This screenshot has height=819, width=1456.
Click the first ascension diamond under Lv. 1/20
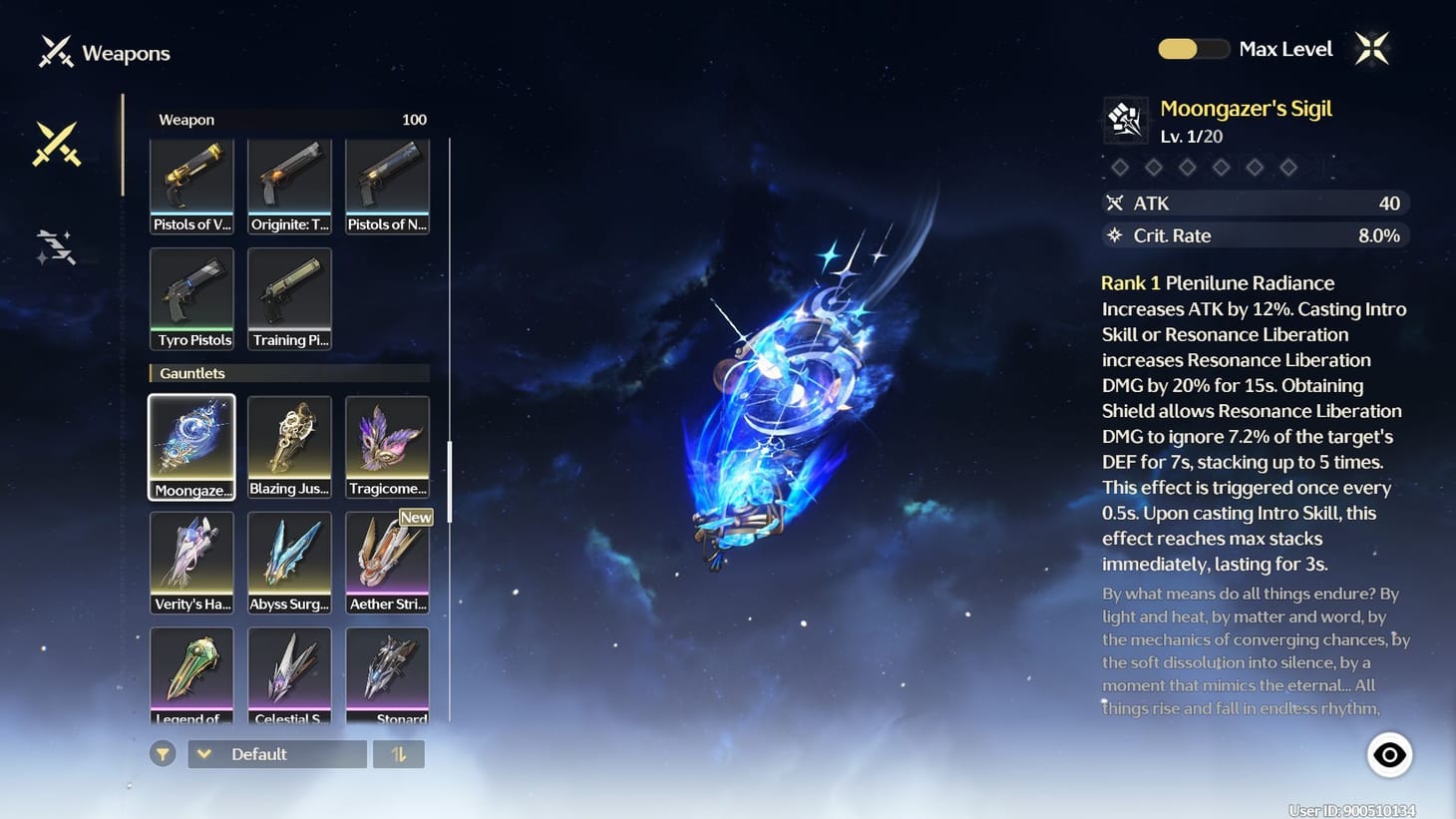[x=1119, y=167]
